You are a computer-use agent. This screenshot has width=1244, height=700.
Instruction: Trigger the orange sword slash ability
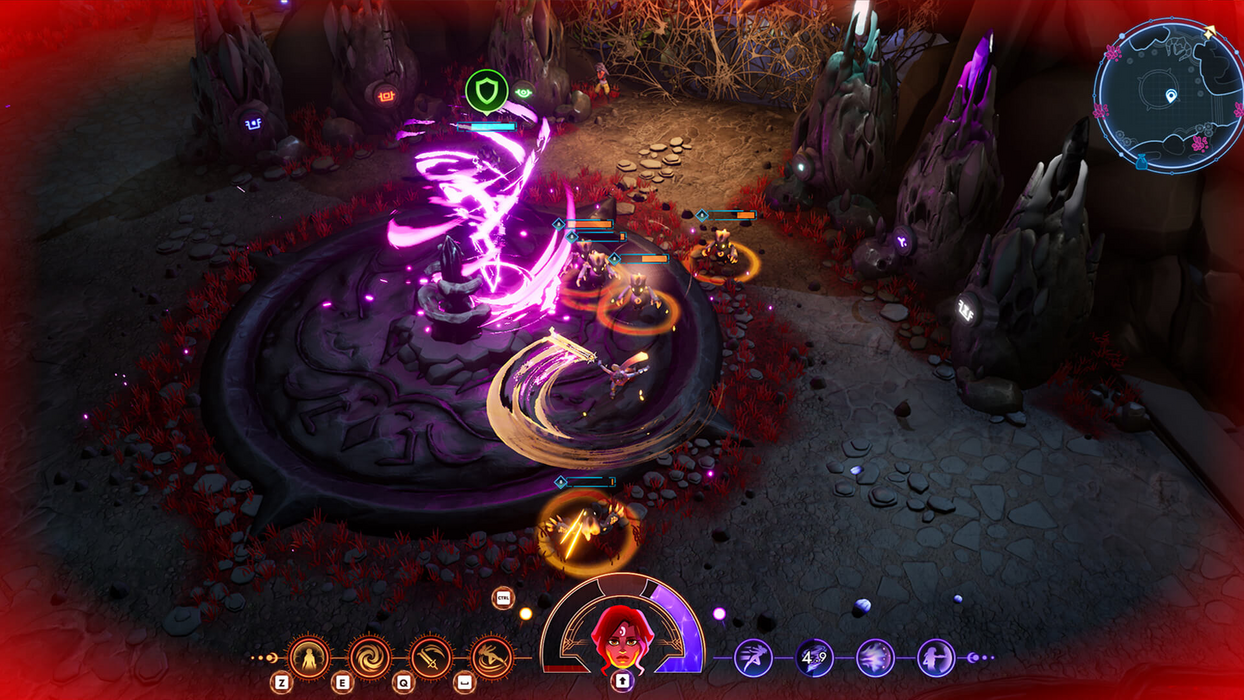(431, 657)
